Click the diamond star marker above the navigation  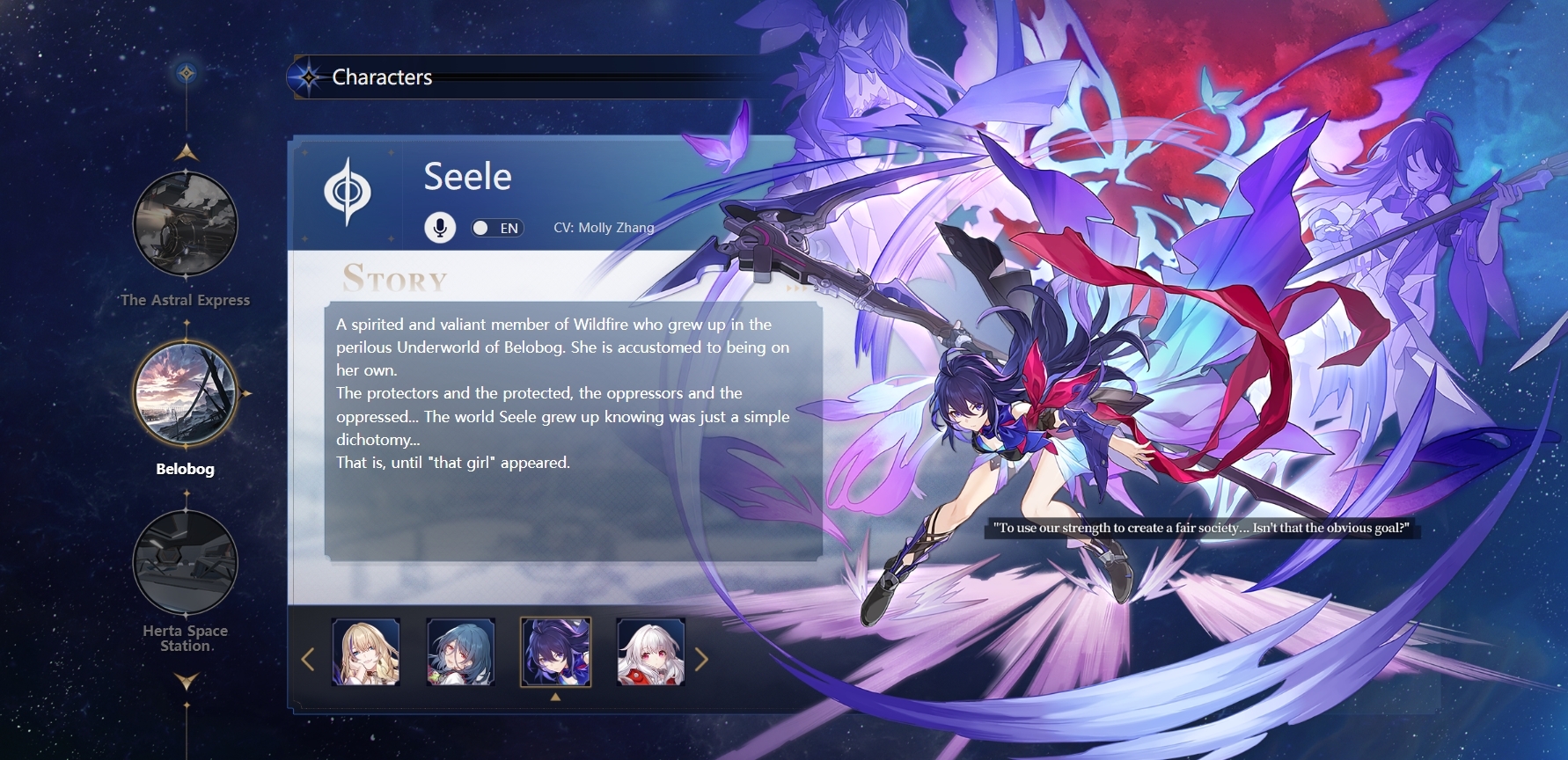[186, 74]
